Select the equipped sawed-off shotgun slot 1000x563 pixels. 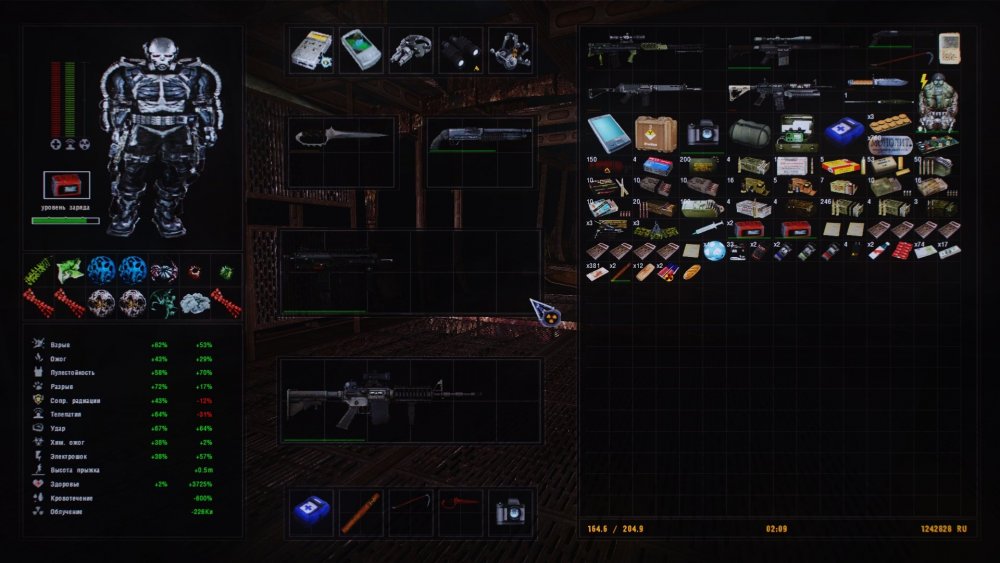[x=478, y=140]
